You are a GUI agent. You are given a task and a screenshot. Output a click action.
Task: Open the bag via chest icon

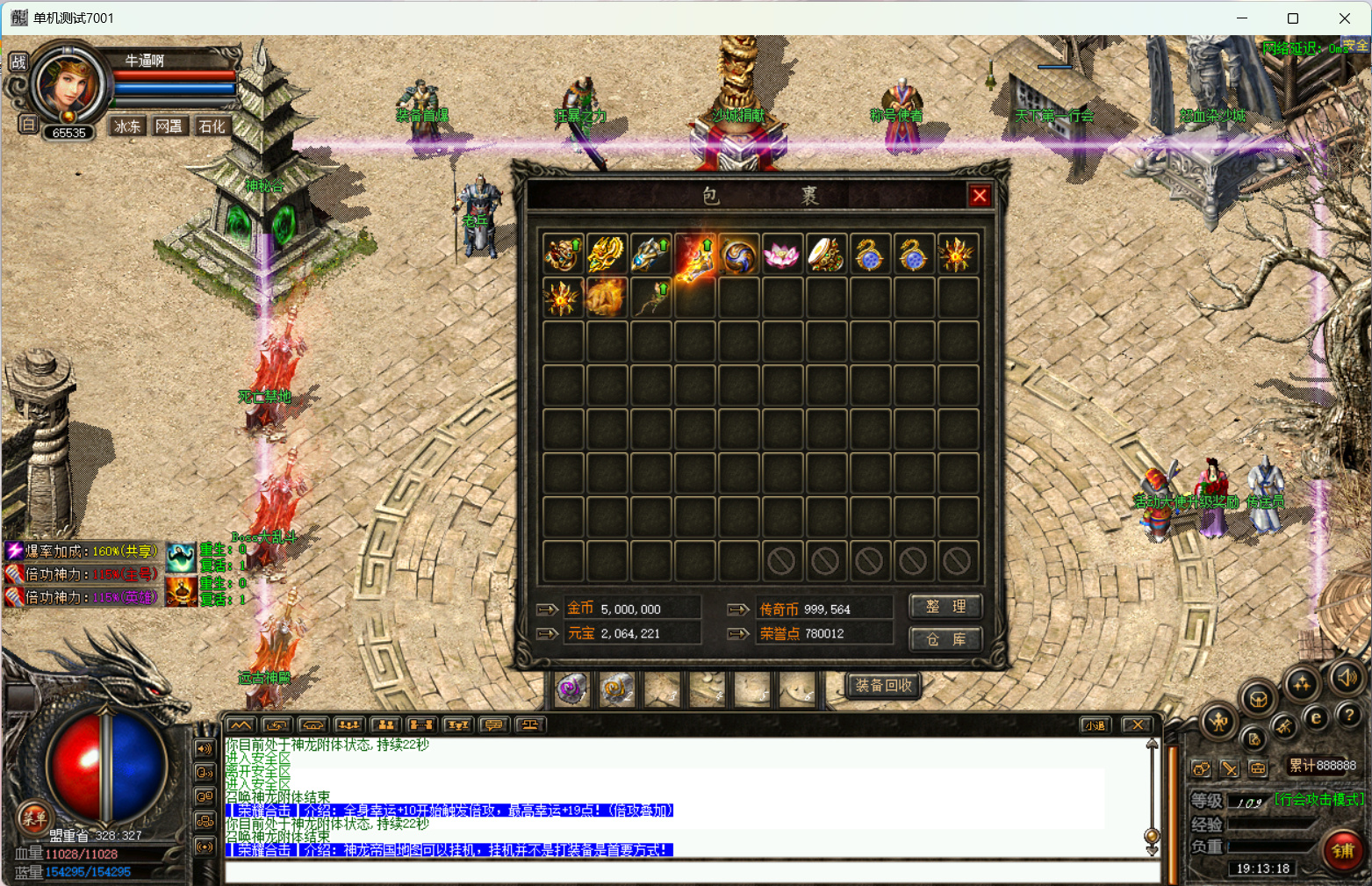click(x=1258, y=700)
